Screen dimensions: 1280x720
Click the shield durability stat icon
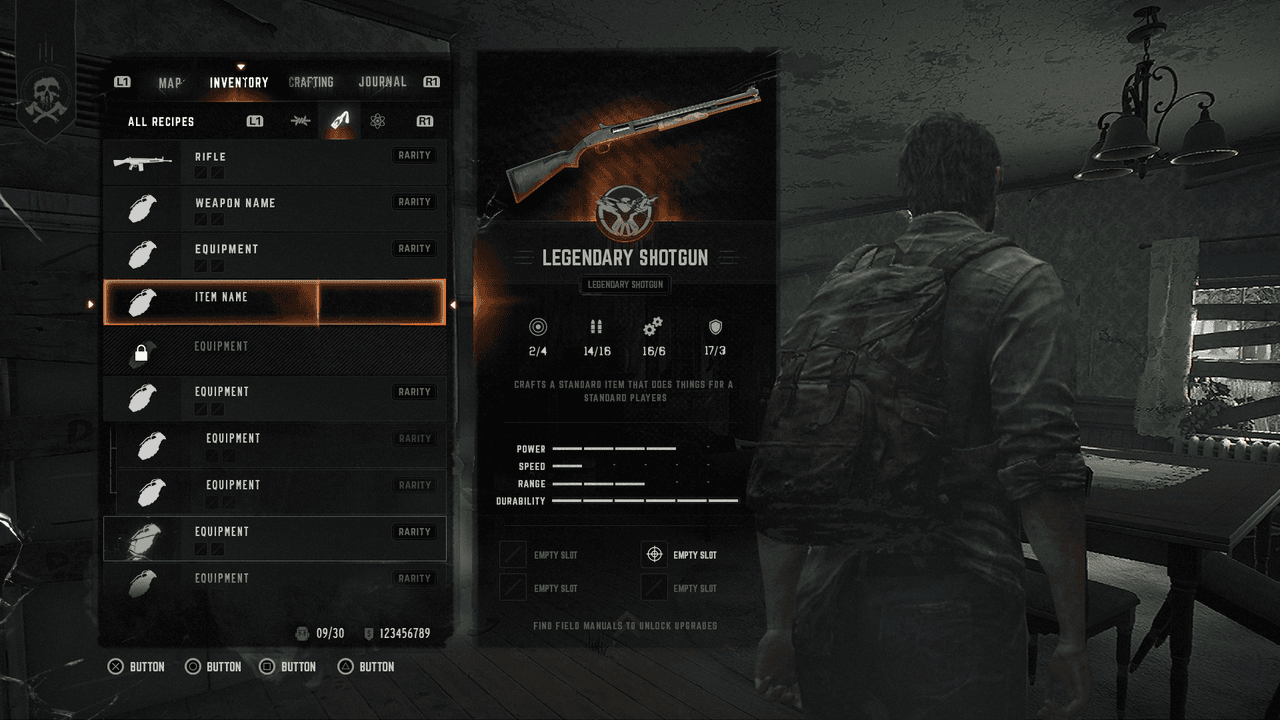pos(711,327)
